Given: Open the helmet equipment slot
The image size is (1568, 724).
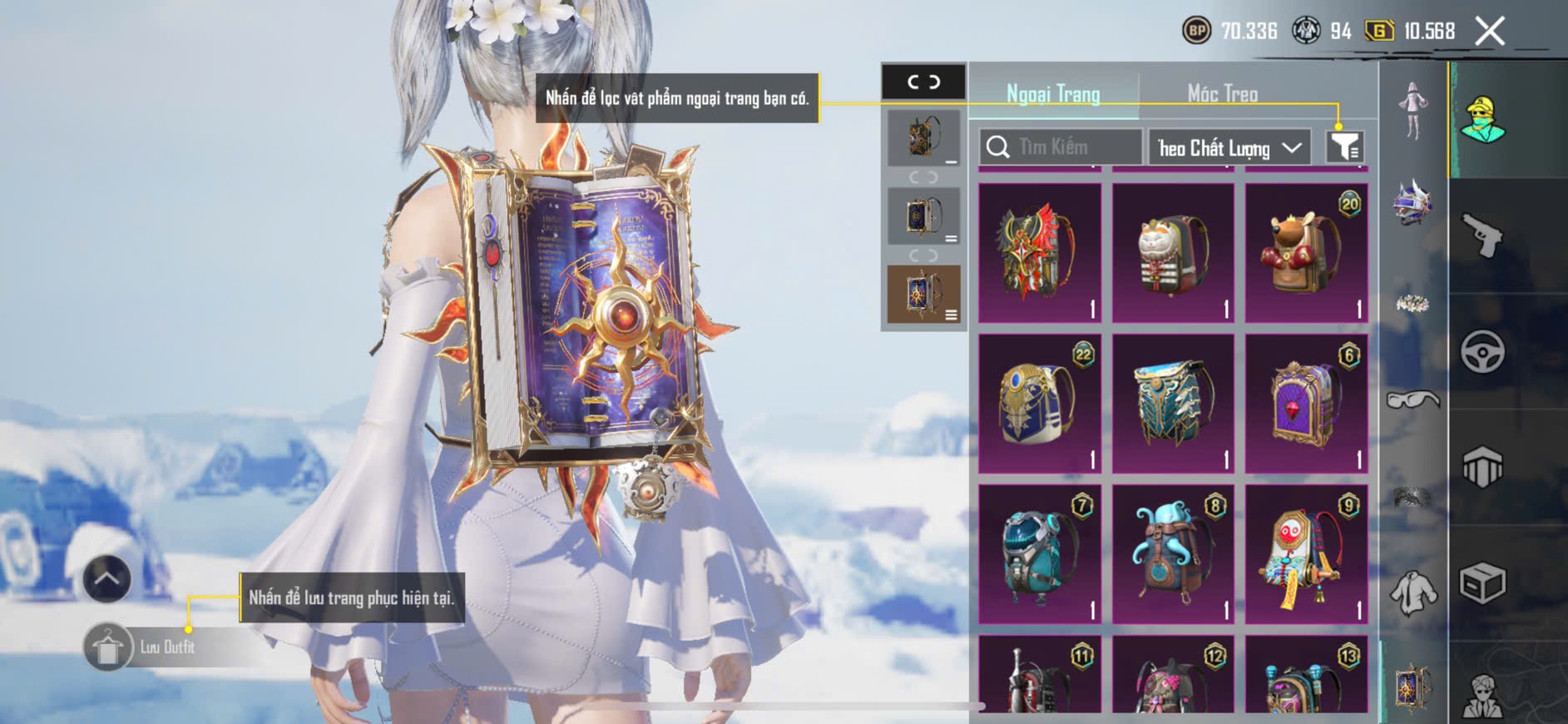Looking at the screenshot, I should click(x=1412, y=203).
